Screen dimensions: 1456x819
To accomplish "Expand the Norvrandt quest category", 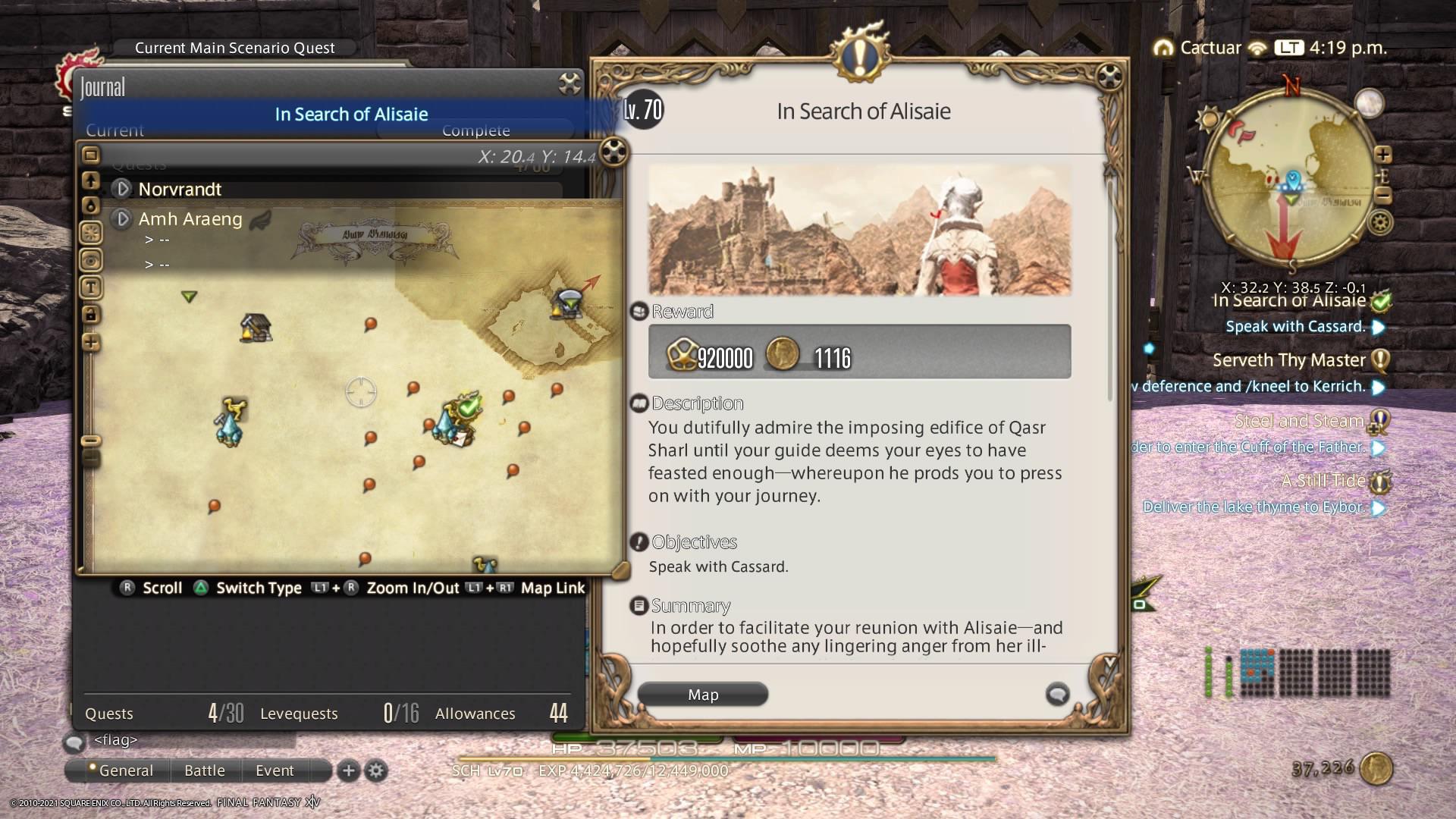I will click(122, 189).
